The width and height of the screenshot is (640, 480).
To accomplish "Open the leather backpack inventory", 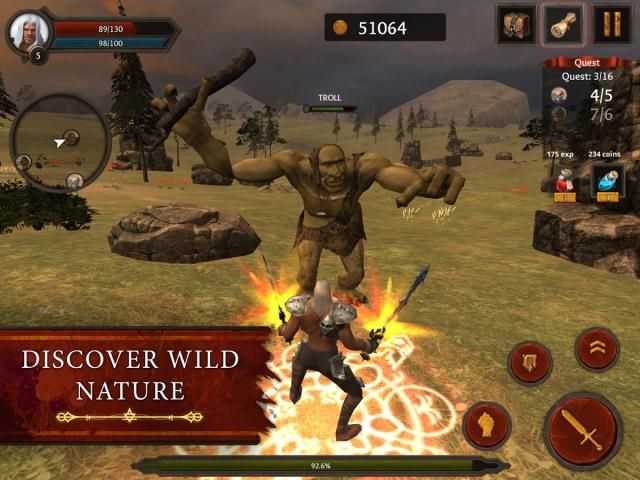I will pyautogui.click(x=516, y=24).
